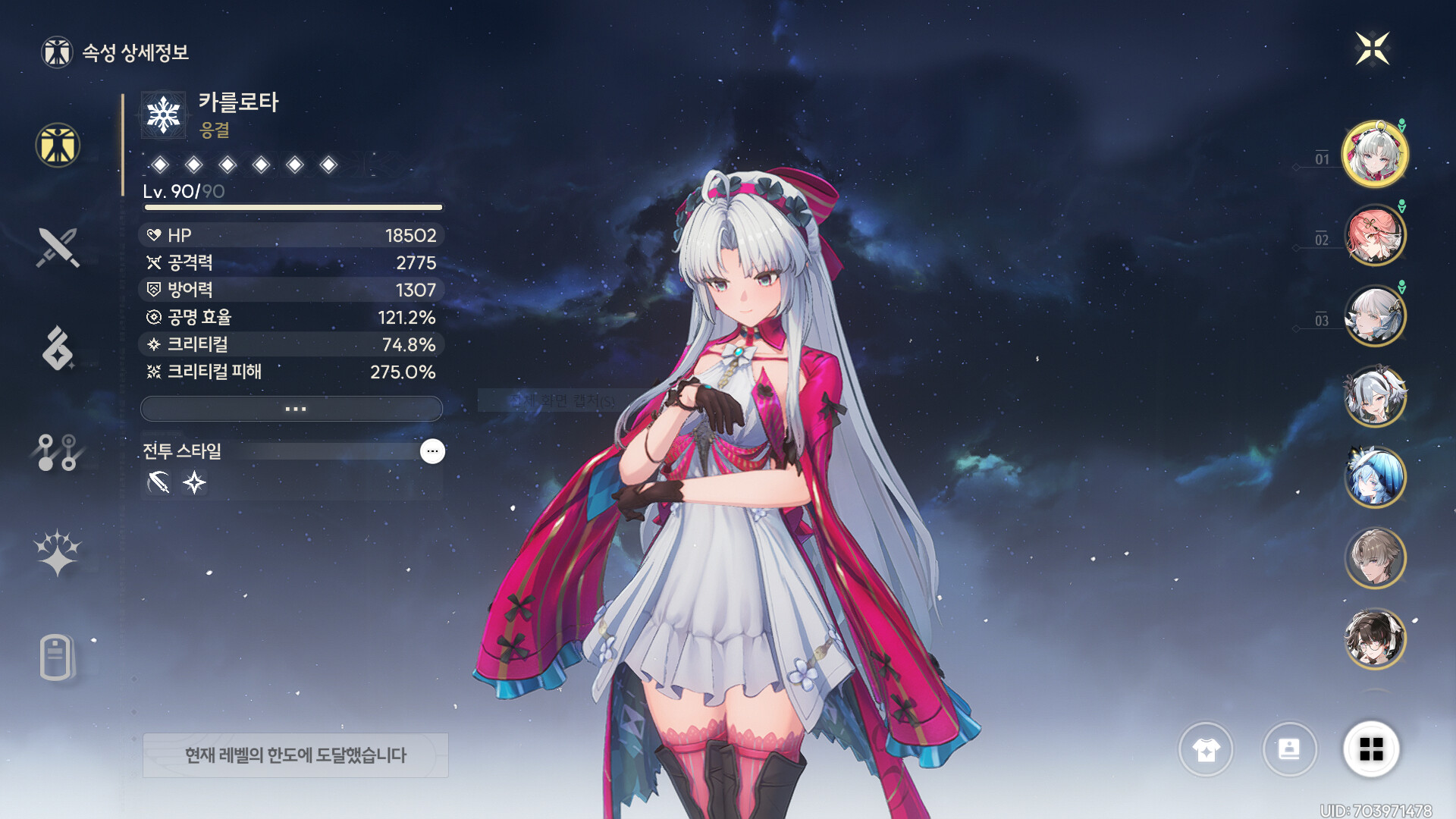Image resolution: width=1456 pixels, height=819 pixels.
Task: Open the character profile card button
Action: (x=1289, y=749)
